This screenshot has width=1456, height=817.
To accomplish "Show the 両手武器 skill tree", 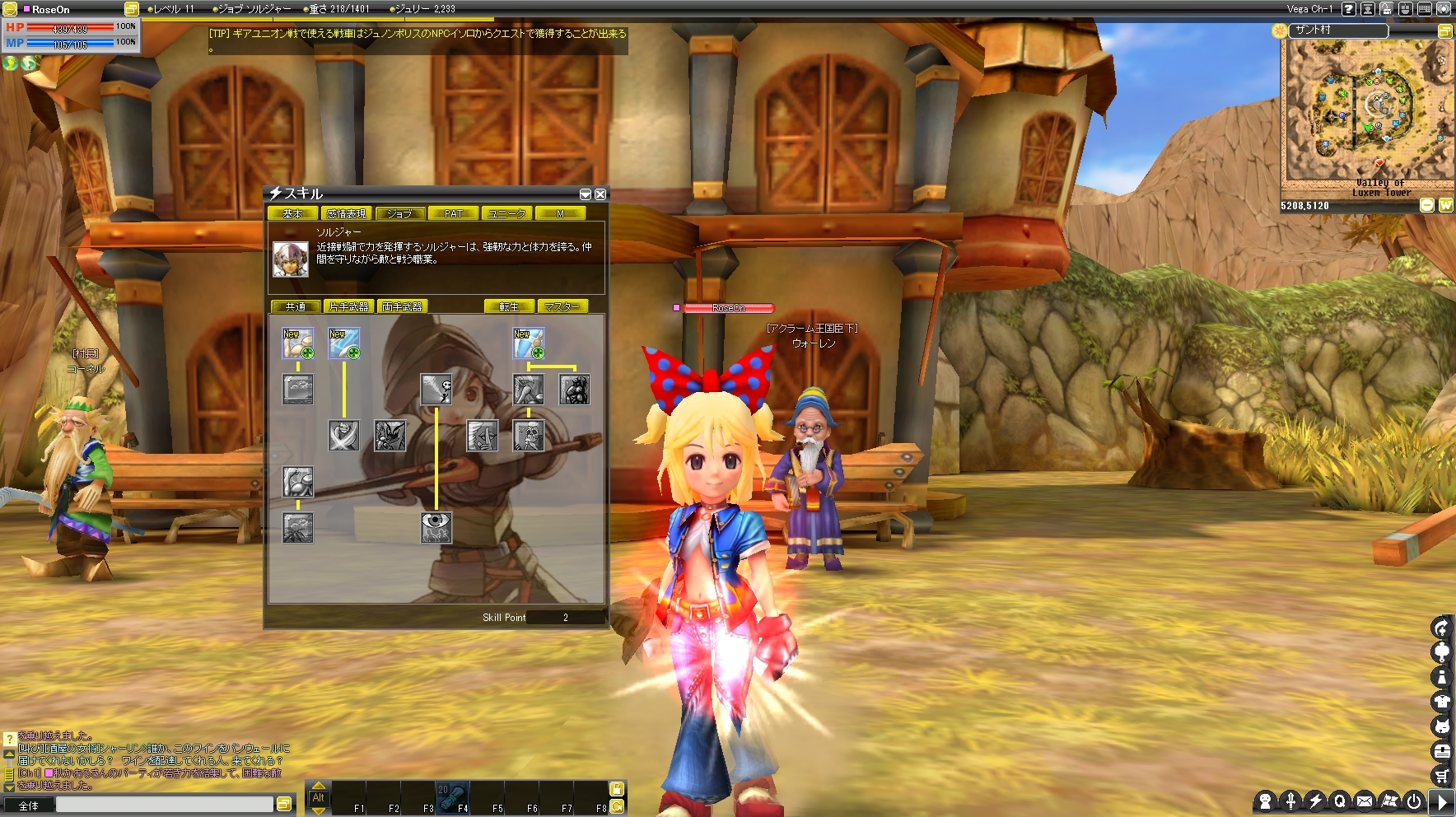I will click(402, 306).
